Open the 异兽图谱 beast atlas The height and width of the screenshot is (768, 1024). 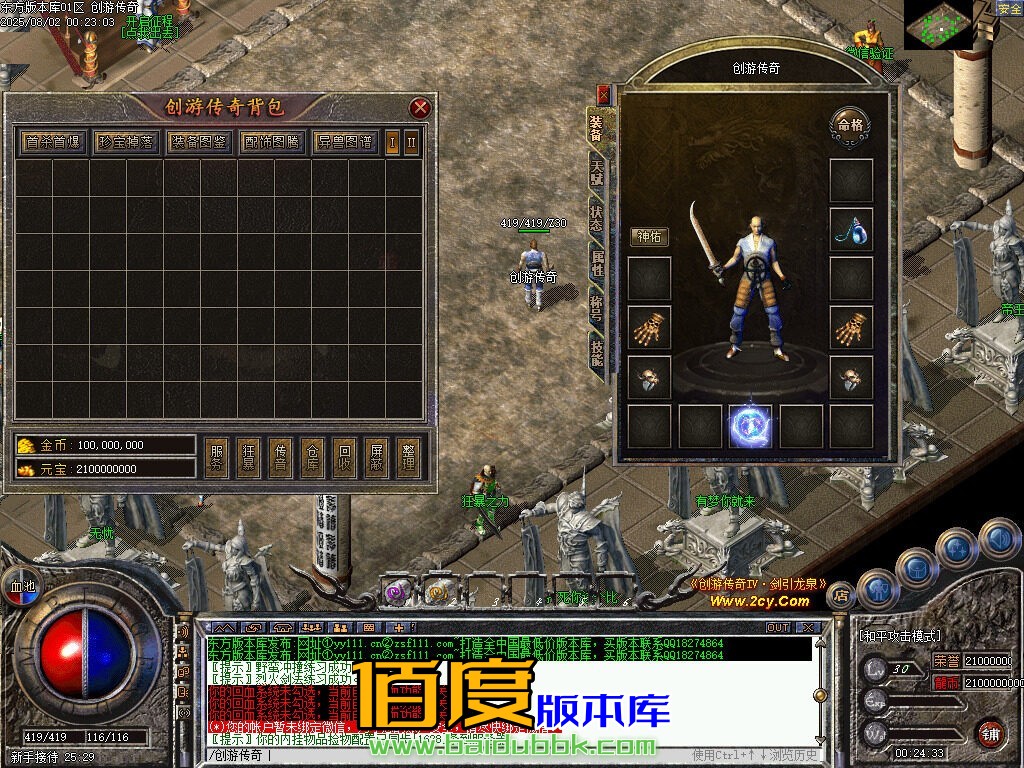(x=345, y=142)
